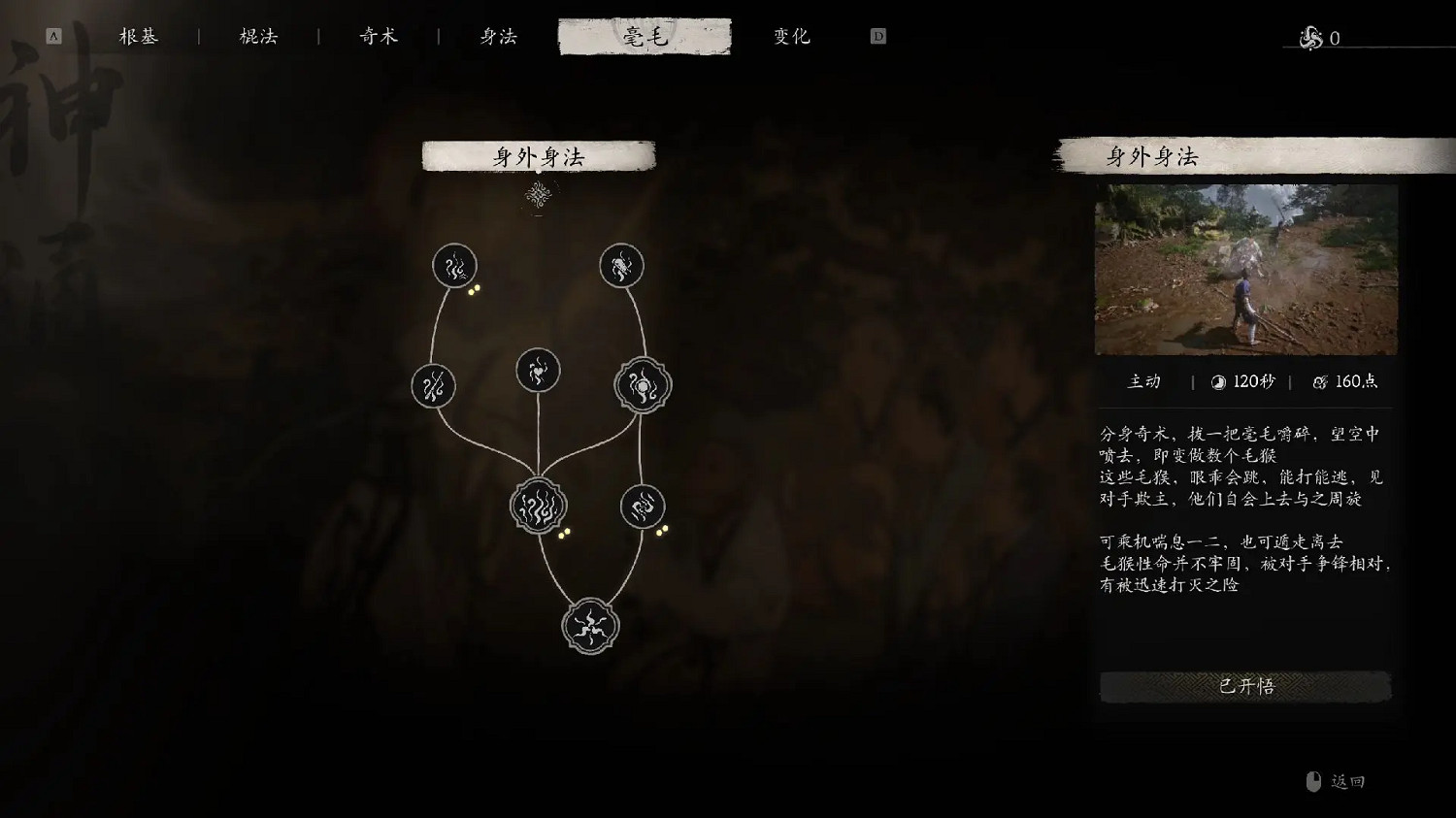Click the 已开悟 button
This screenshot has height=818, width=1456.
click(1245, 686)
